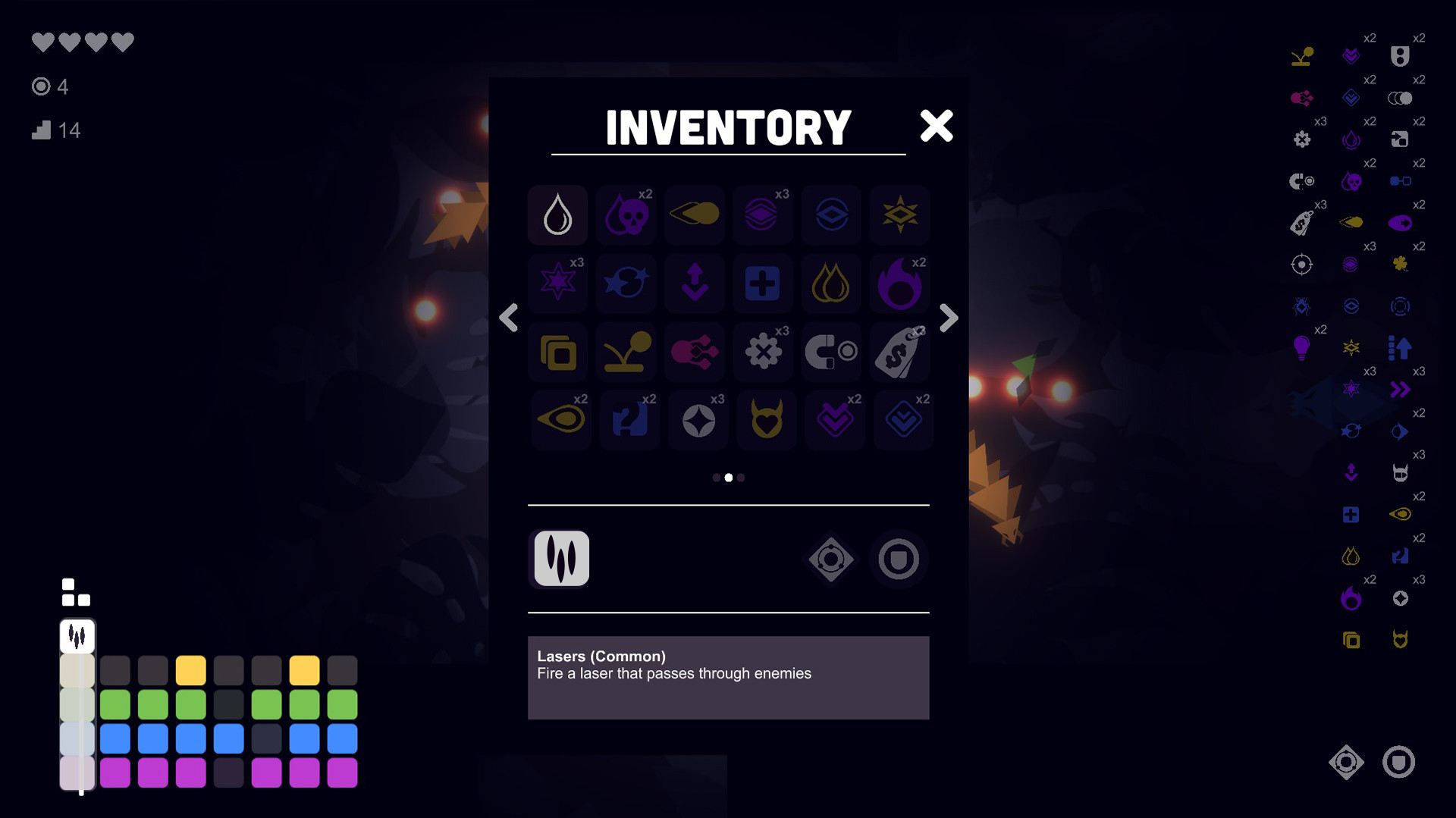Select the purple skull x2 item
Viewport: 1456px width, 818px height.
pyautogui.click(x=626, y=215)
